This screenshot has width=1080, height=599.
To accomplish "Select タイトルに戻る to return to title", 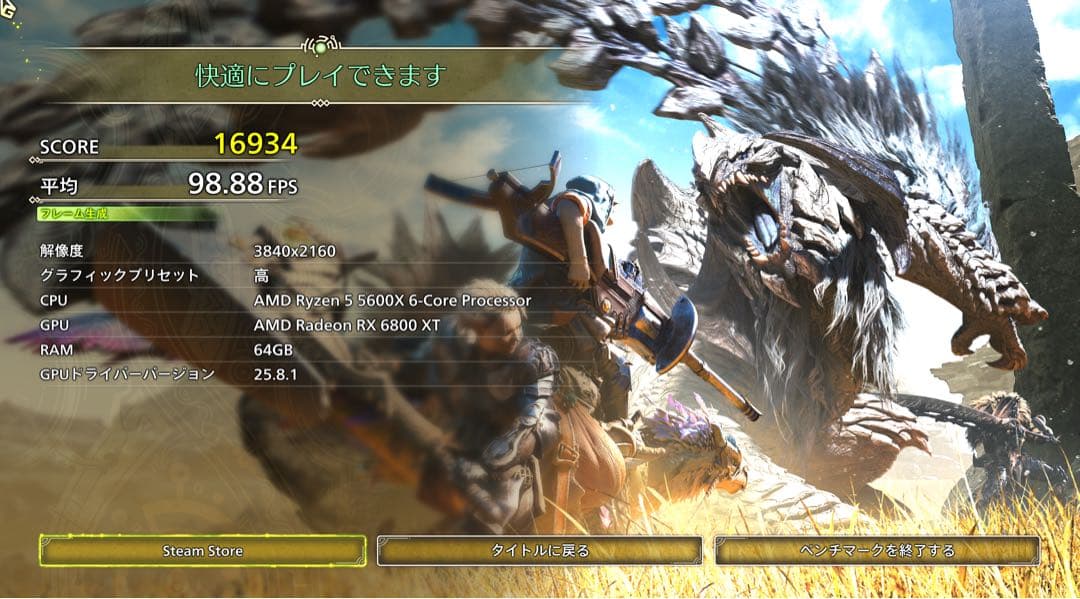I will pyautogui.click(x=540, y=550).
